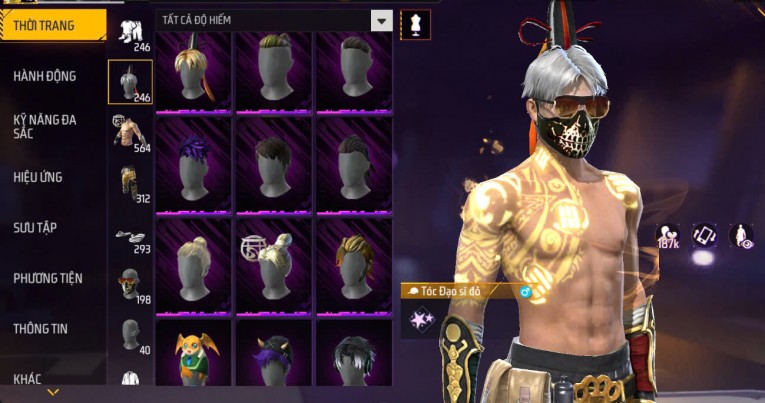Click the mannequin icon beside the rarity dropdown
Viewport: 765px width, 403px height.
pos(415,23)
